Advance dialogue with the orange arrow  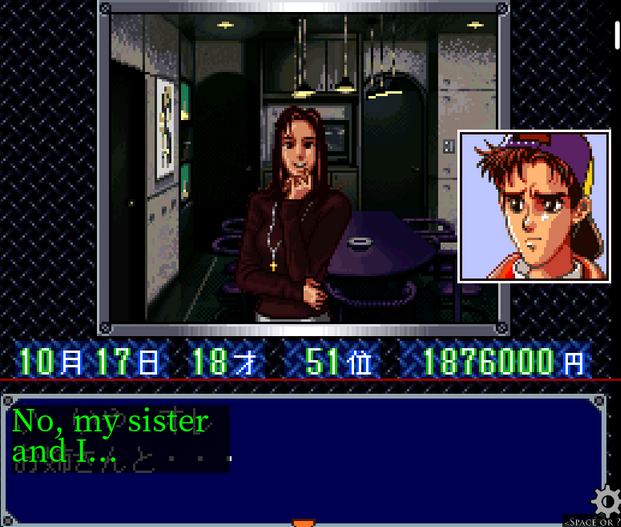point(303,522)
